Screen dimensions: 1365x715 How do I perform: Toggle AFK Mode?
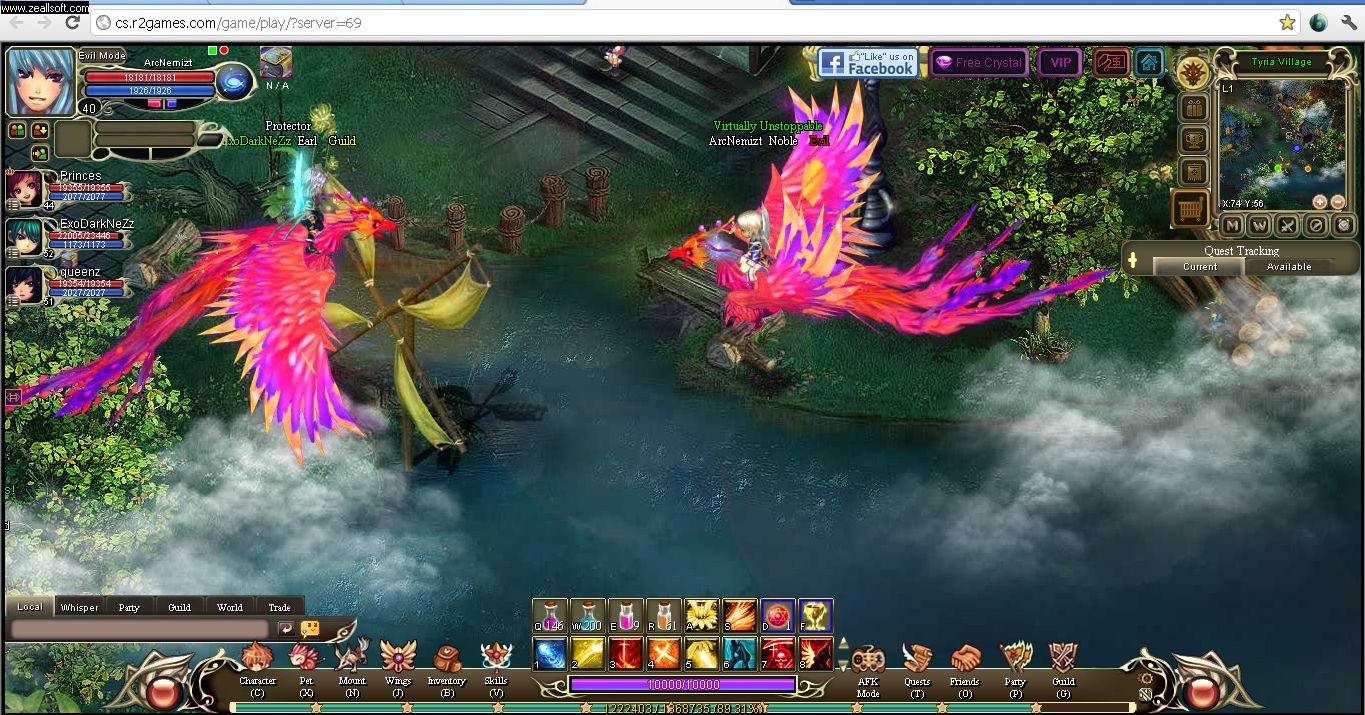click(867, 662)
